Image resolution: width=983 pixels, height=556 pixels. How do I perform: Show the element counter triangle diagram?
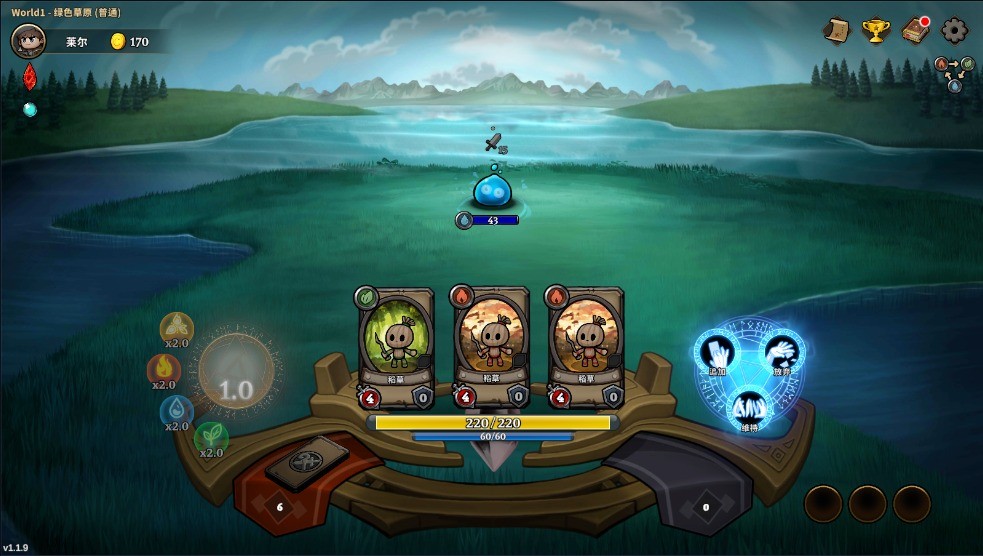pos(954,74)
